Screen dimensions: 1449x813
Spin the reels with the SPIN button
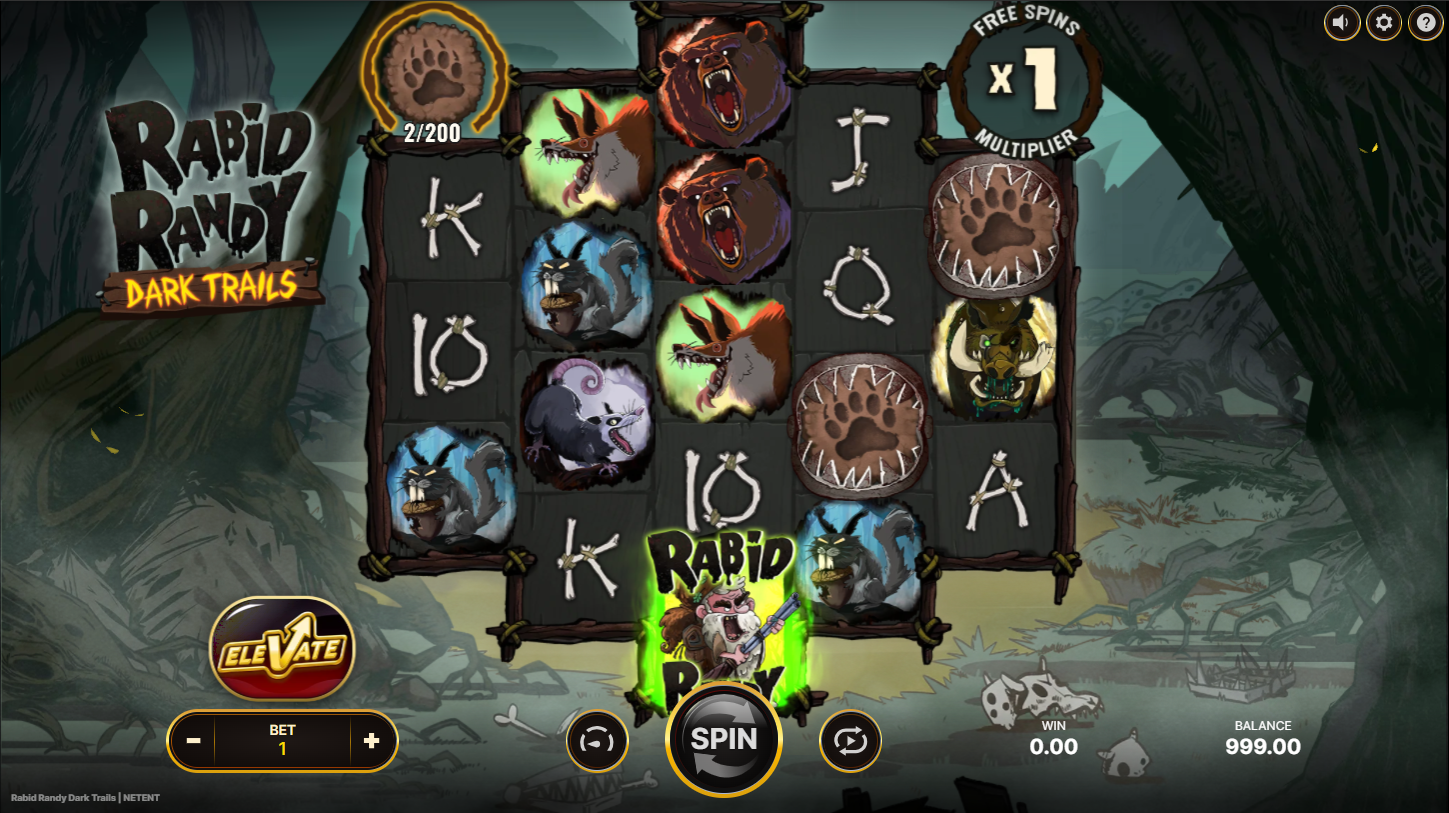[723, 739]
